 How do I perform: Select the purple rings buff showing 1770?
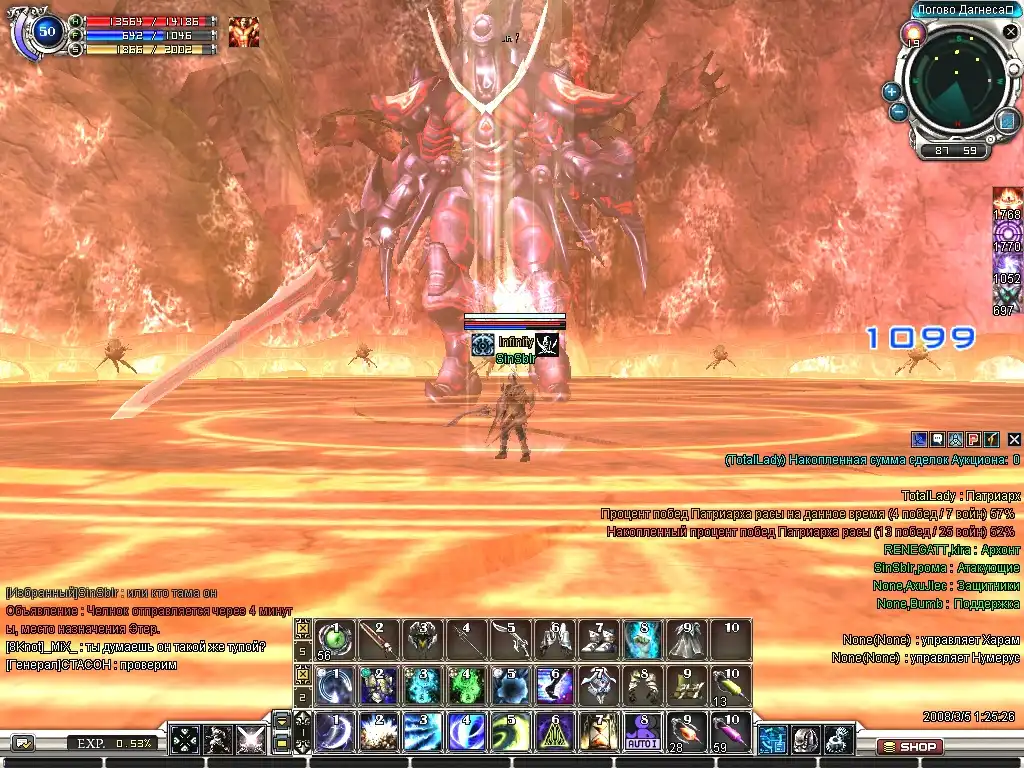coord(1007,234)
